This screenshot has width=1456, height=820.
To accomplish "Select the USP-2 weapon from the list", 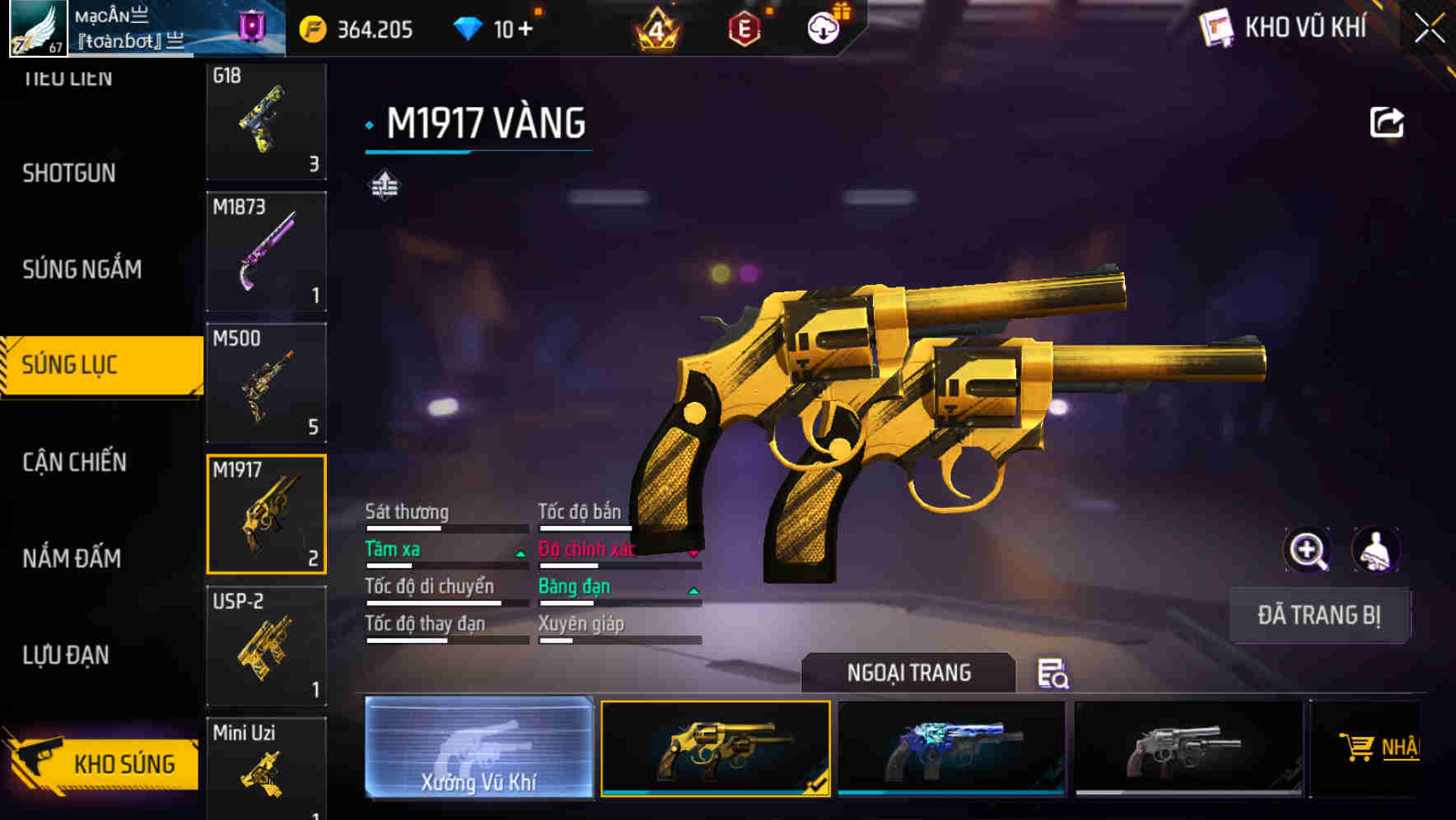I will click(265, 646).
